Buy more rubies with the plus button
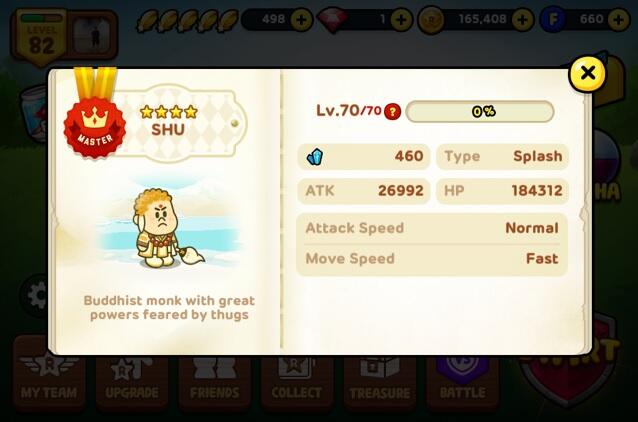Image resolution: width=638 pixels, height=422 pixels. pyautogui.click(x=400, y=19)
